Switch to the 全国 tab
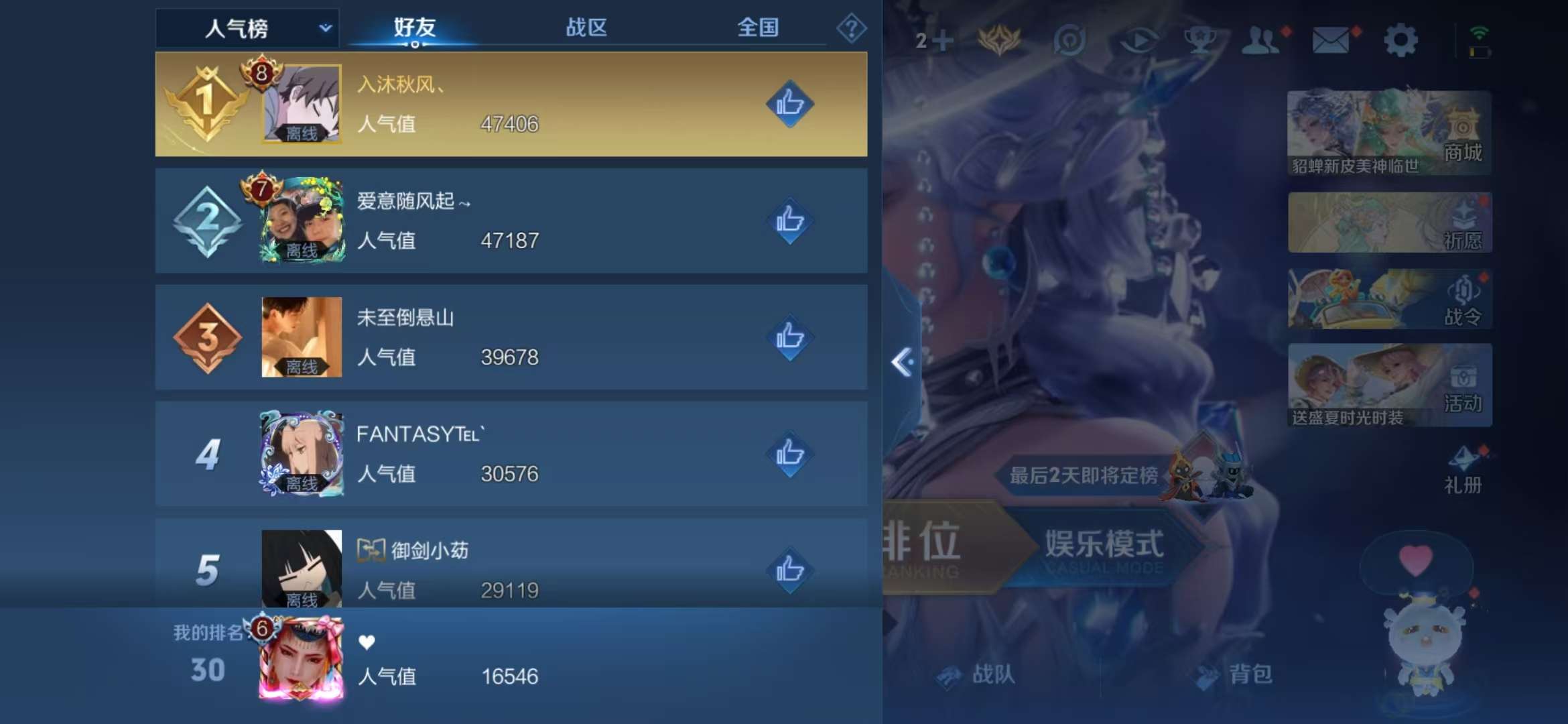This screenshot has width=1568, height=724. click(757, 28)
